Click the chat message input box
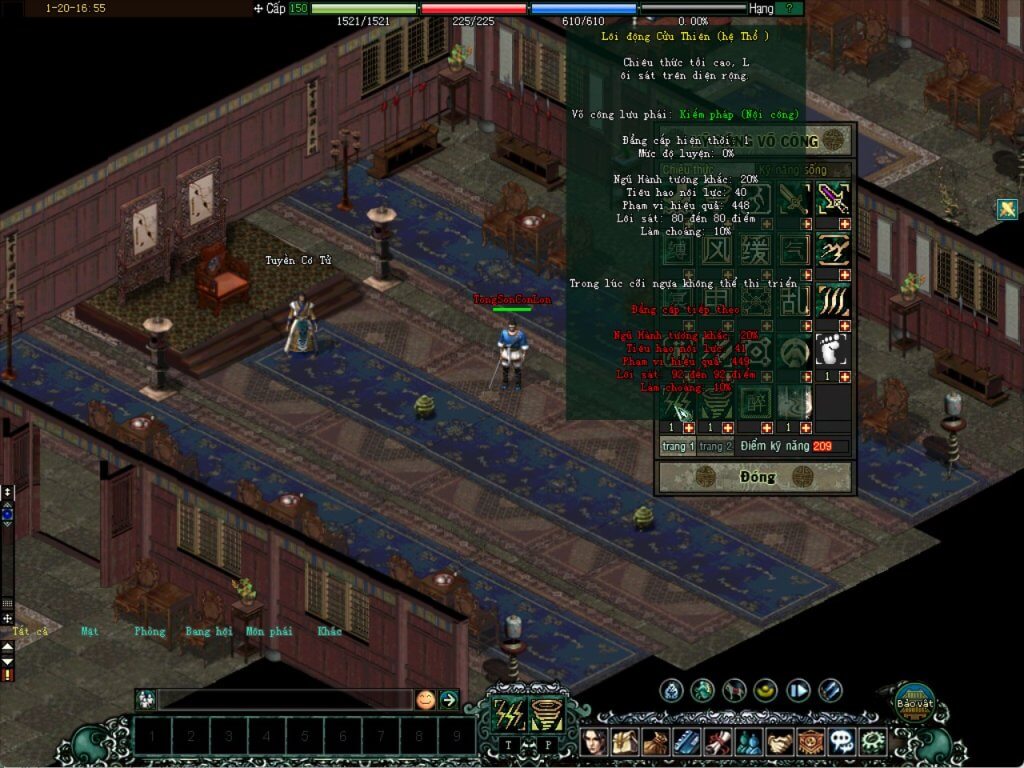 coord(285,700)
